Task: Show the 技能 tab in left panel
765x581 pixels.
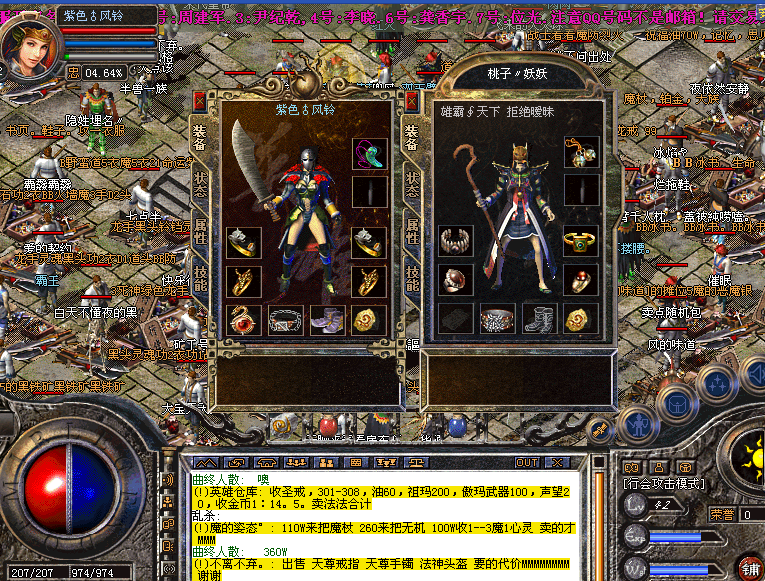Action: (199, 278)
